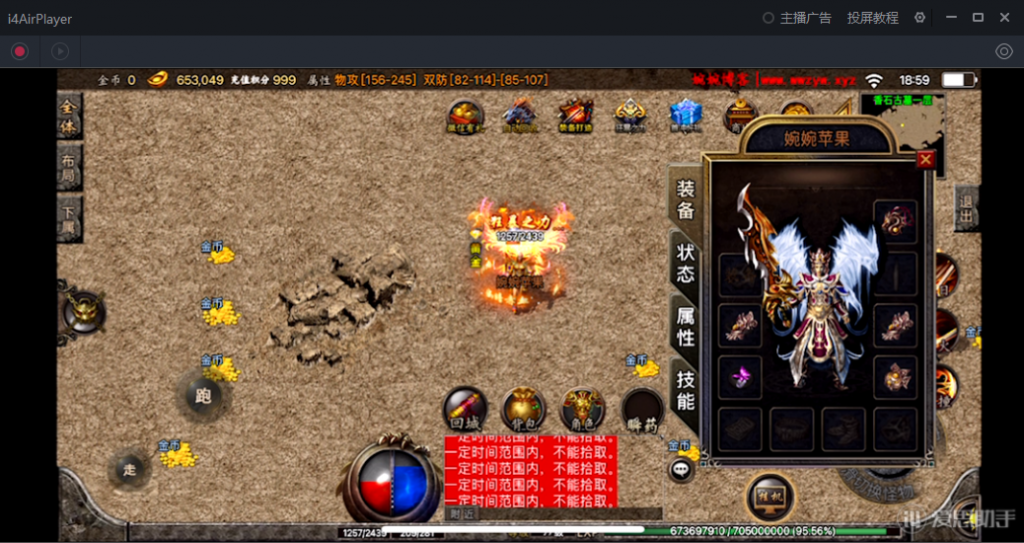Viewport: 1024px width, 543px height.
Task: Open i4AirPlayer settings gear
Action: click(x=920, y=18)
